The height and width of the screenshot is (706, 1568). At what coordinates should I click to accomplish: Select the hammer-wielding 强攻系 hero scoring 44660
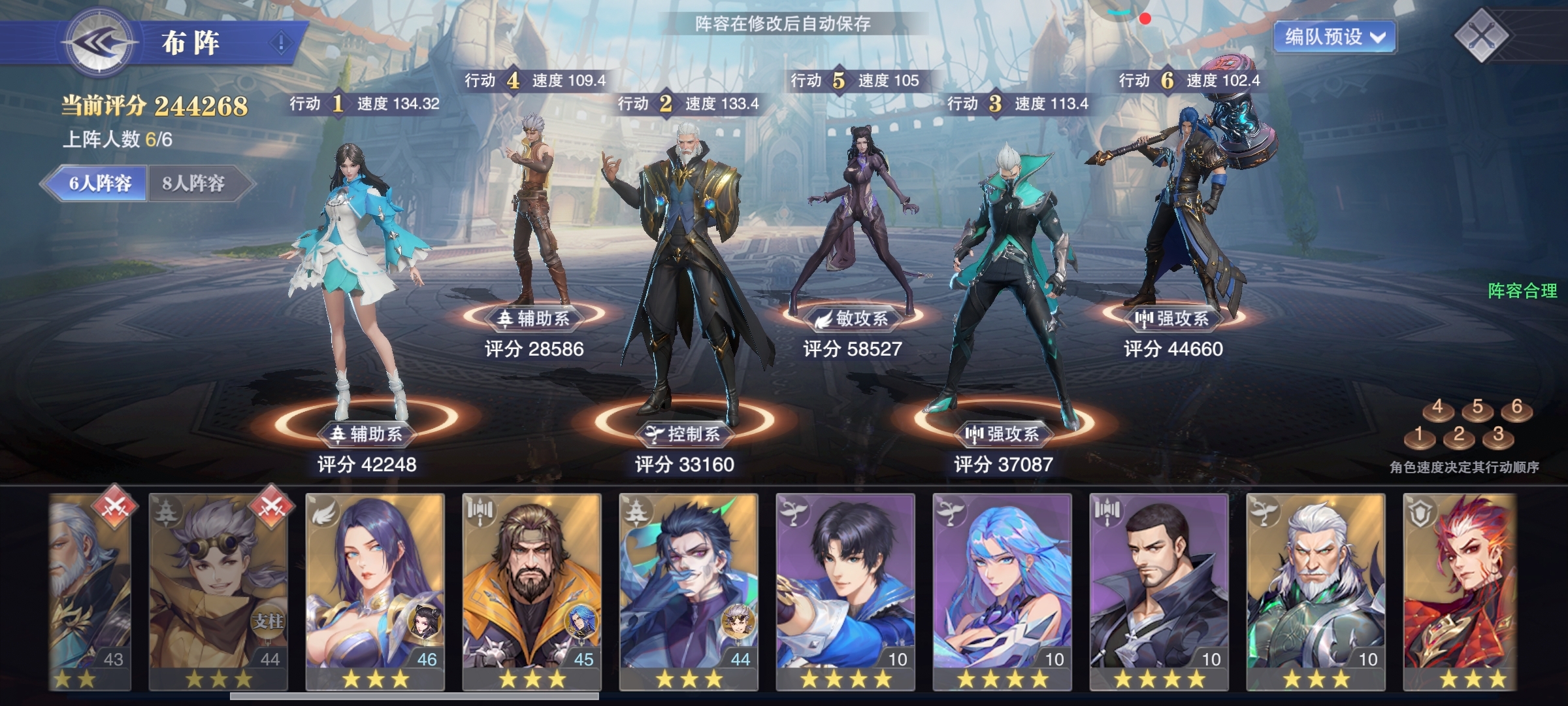pos(1176,209)
